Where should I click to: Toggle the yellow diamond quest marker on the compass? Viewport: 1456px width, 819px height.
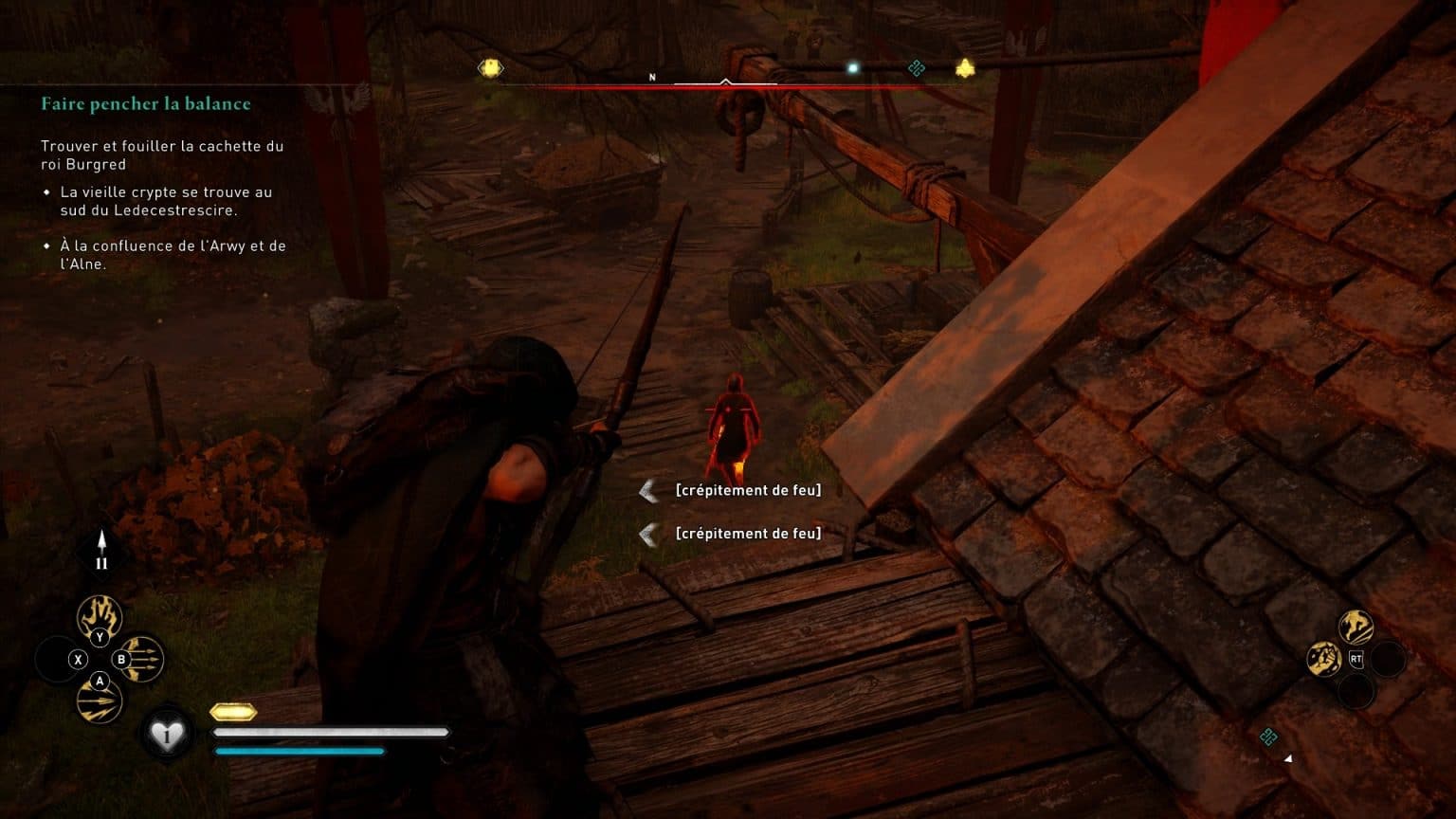click(489, 66)
